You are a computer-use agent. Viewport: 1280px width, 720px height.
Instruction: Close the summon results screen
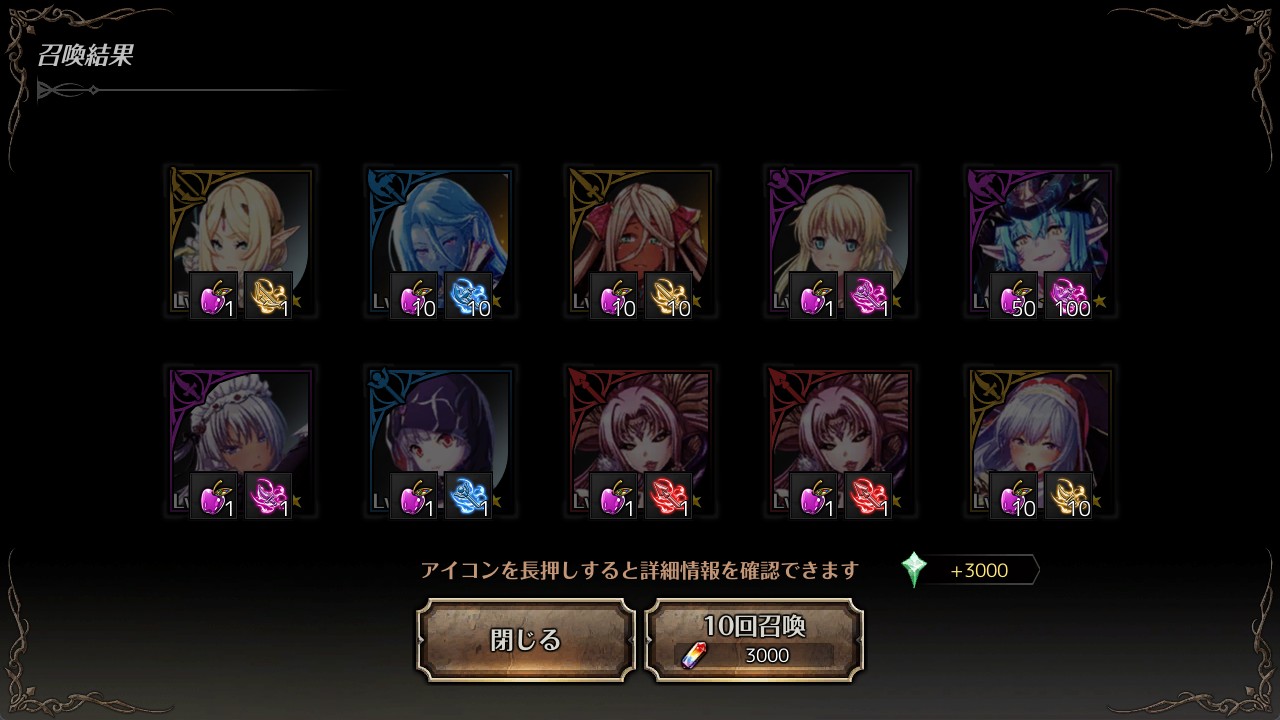[x=526, y=640]
